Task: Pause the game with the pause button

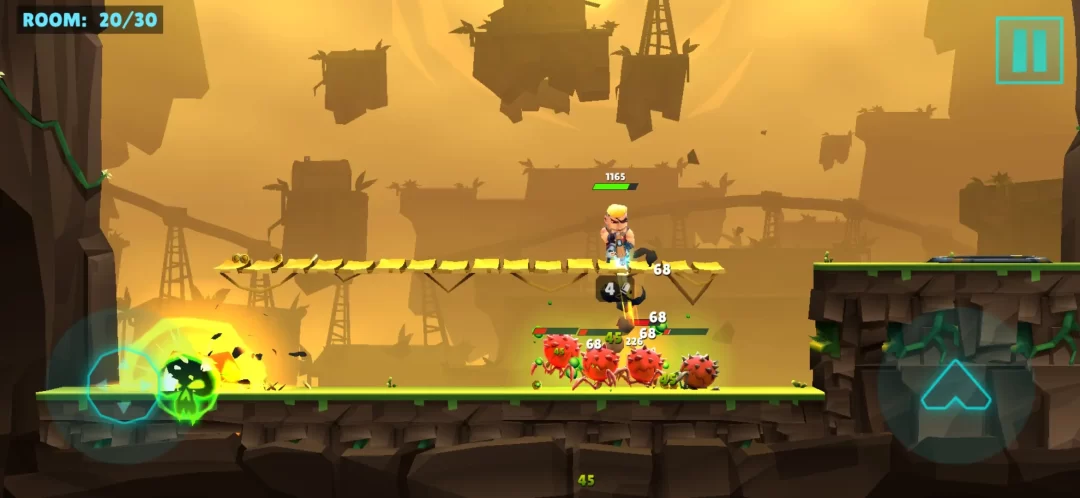Action: 1029,50
